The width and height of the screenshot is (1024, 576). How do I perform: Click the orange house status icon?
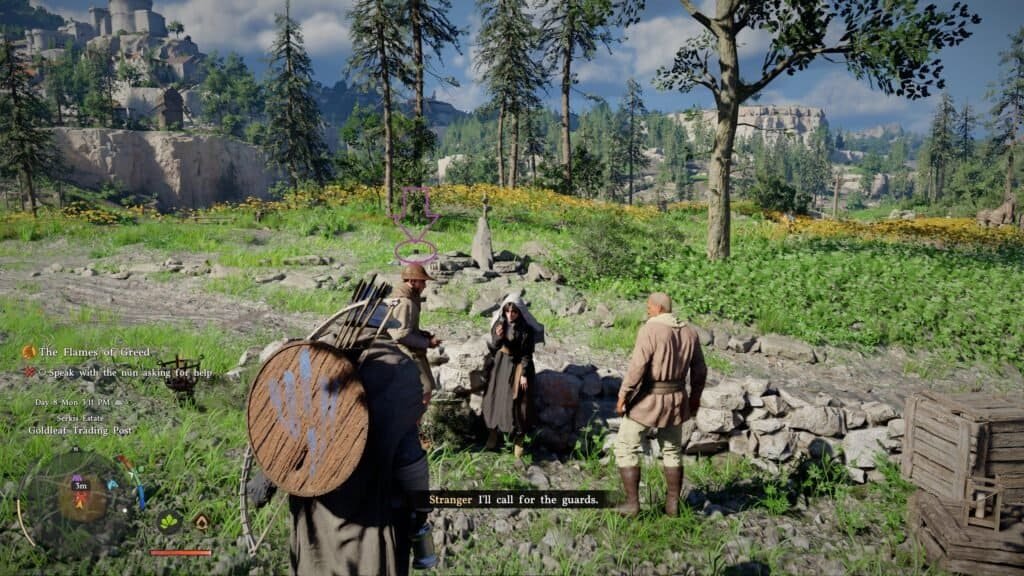pos(201,522)
